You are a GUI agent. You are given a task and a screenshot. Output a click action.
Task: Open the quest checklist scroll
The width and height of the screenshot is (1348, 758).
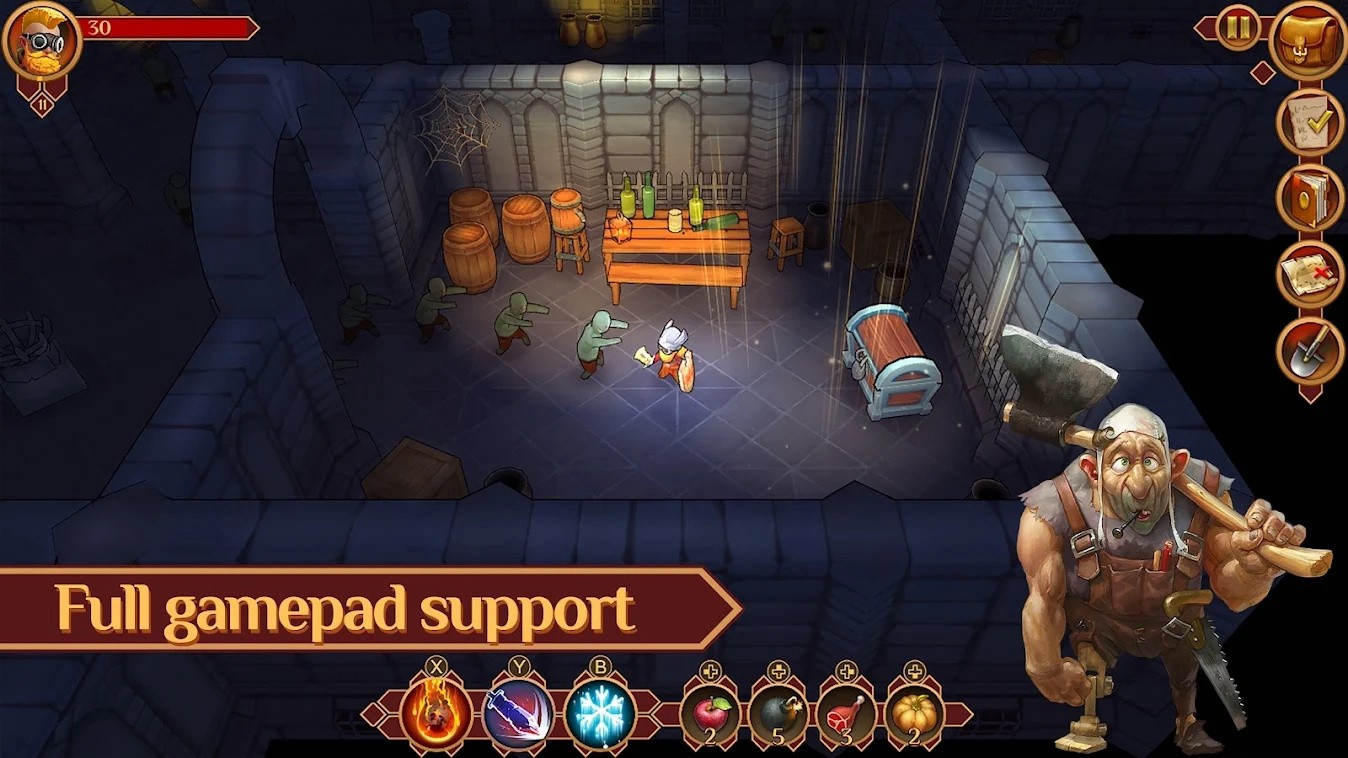[x=1310, y=122]
